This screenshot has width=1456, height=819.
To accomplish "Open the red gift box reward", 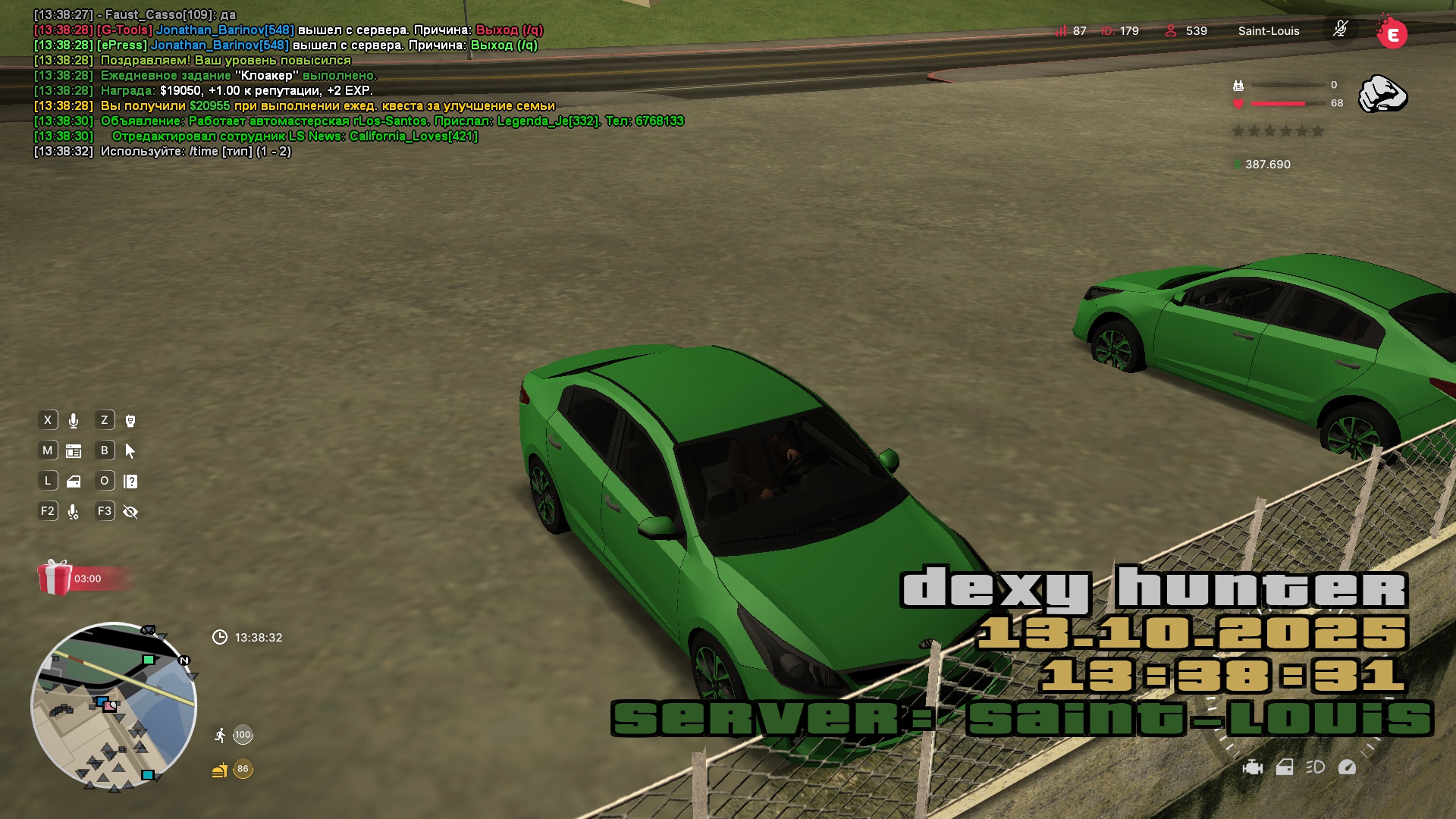I will pos(55,578).
